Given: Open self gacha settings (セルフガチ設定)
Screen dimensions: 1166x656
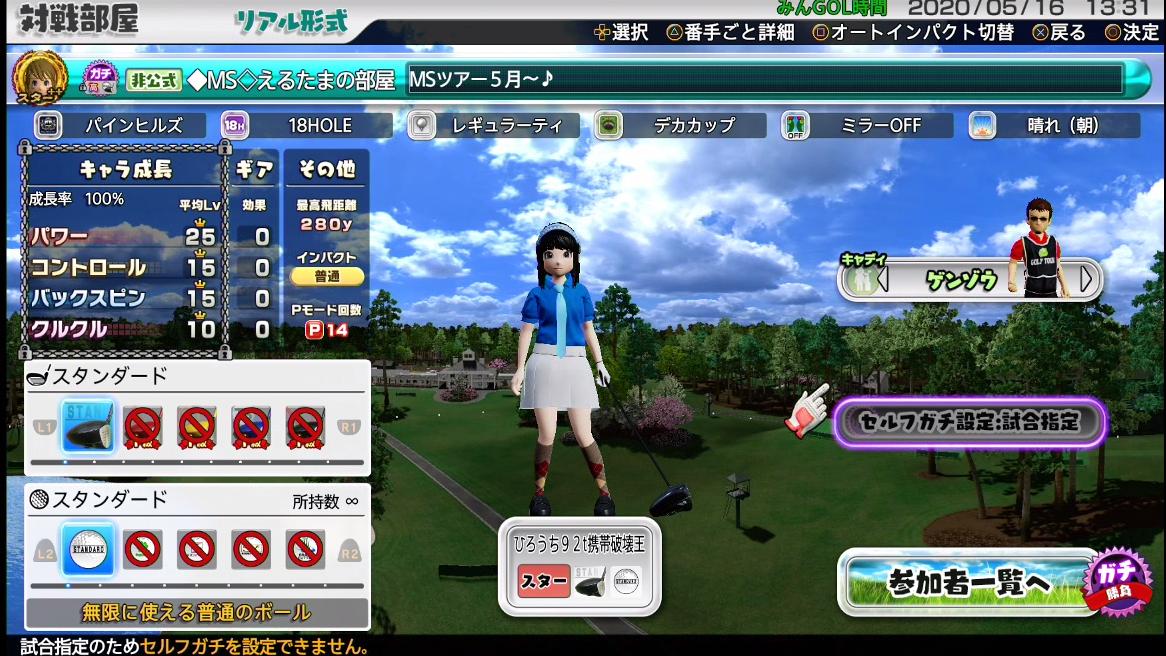Looking at the screenshot, I should [x=969, y=422].
